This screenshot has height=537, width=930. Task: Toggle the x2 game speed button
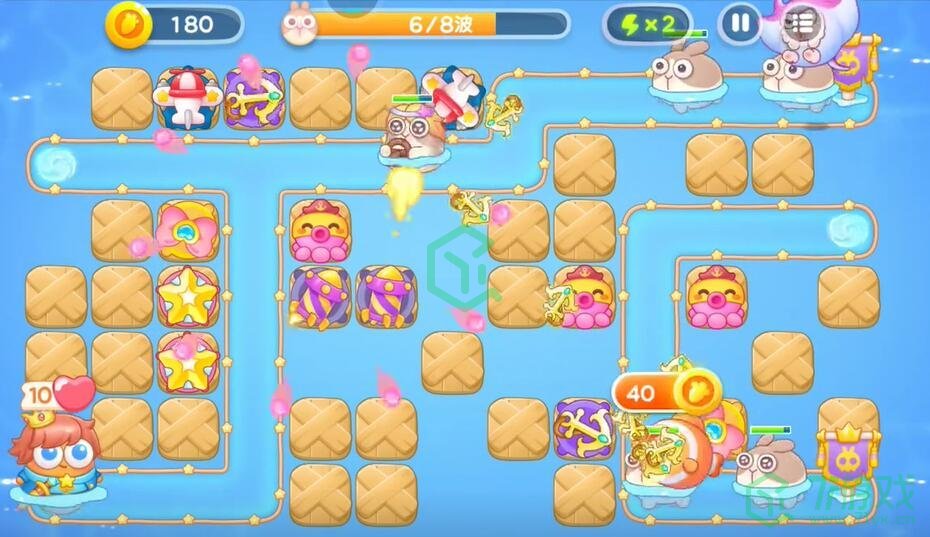(x=647, y=24)
